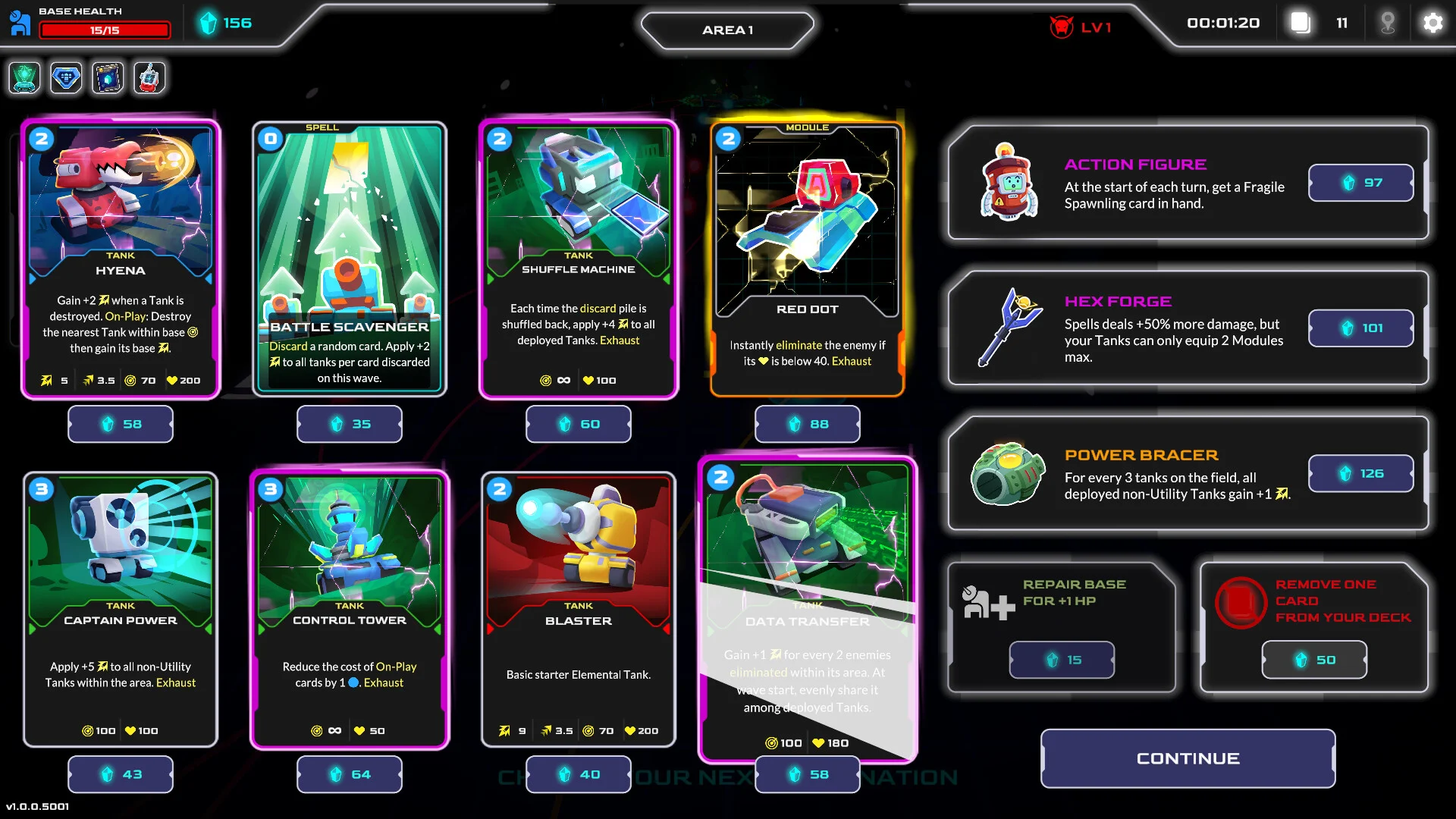Purchase Data Transfer for 58 gems

tap(808, 774)
